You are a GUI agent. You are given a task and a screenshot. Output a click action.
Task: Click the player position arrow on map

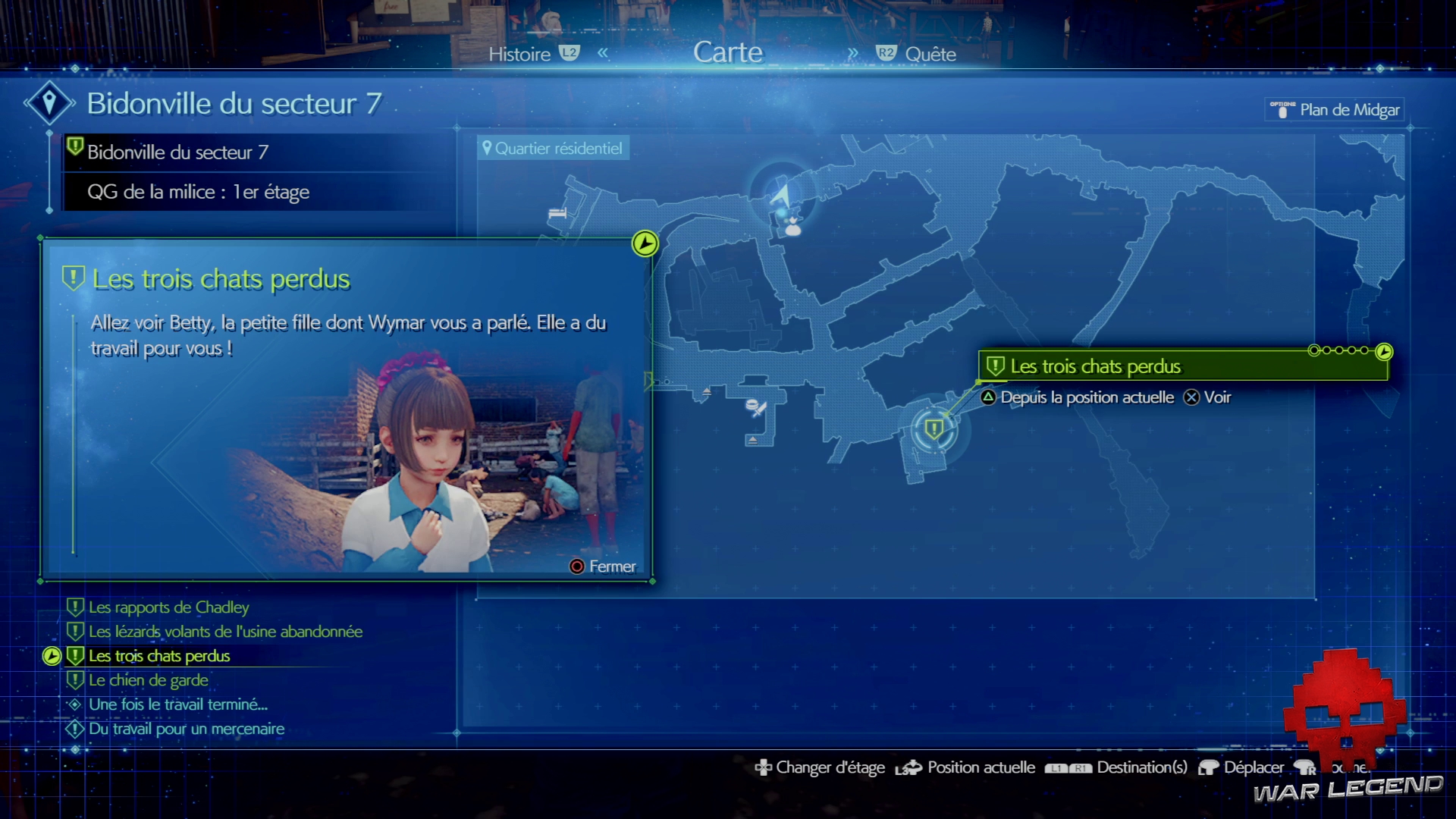781,195
